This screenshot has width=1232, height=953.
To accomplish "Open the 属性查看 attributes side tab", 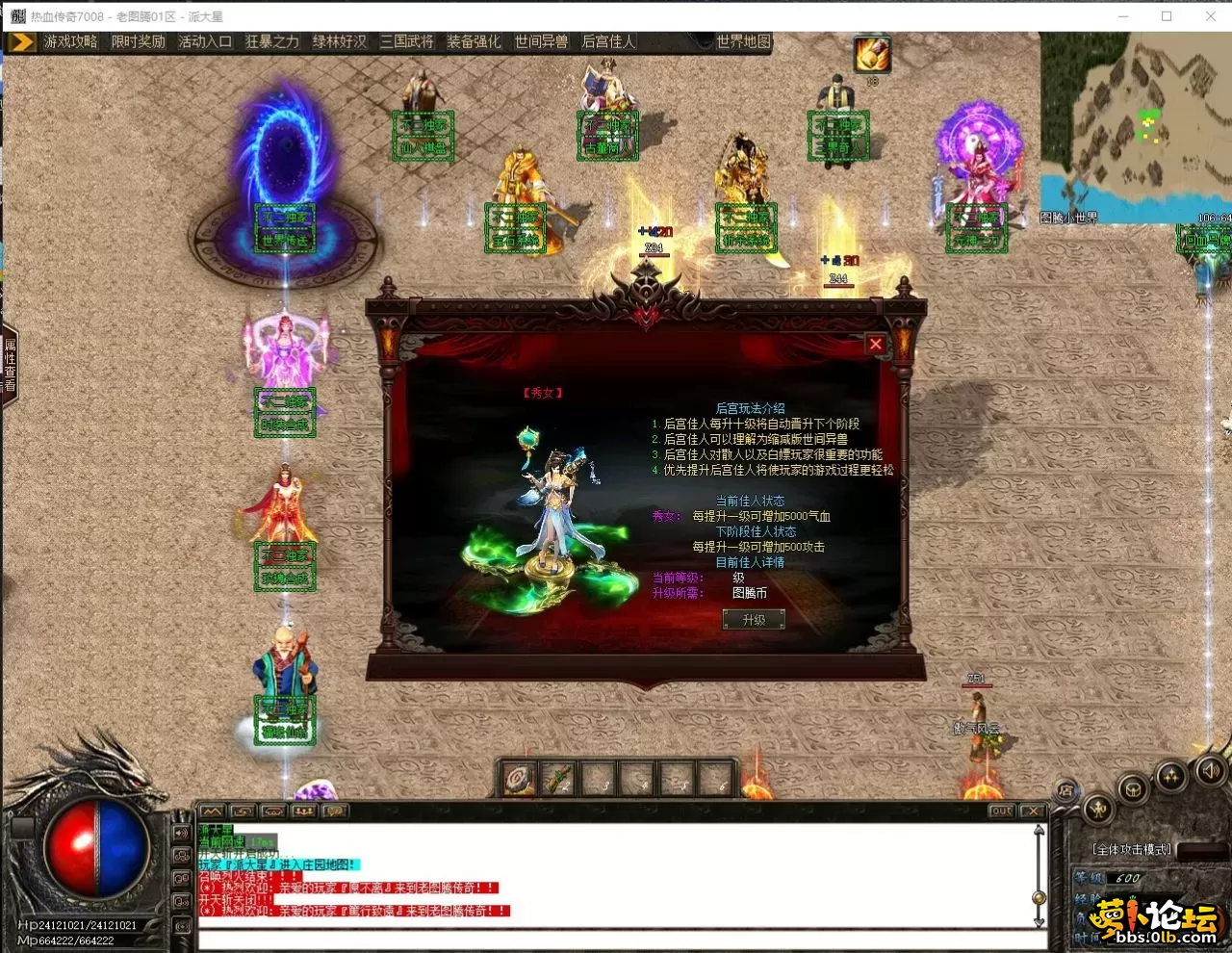I will 10,365.
